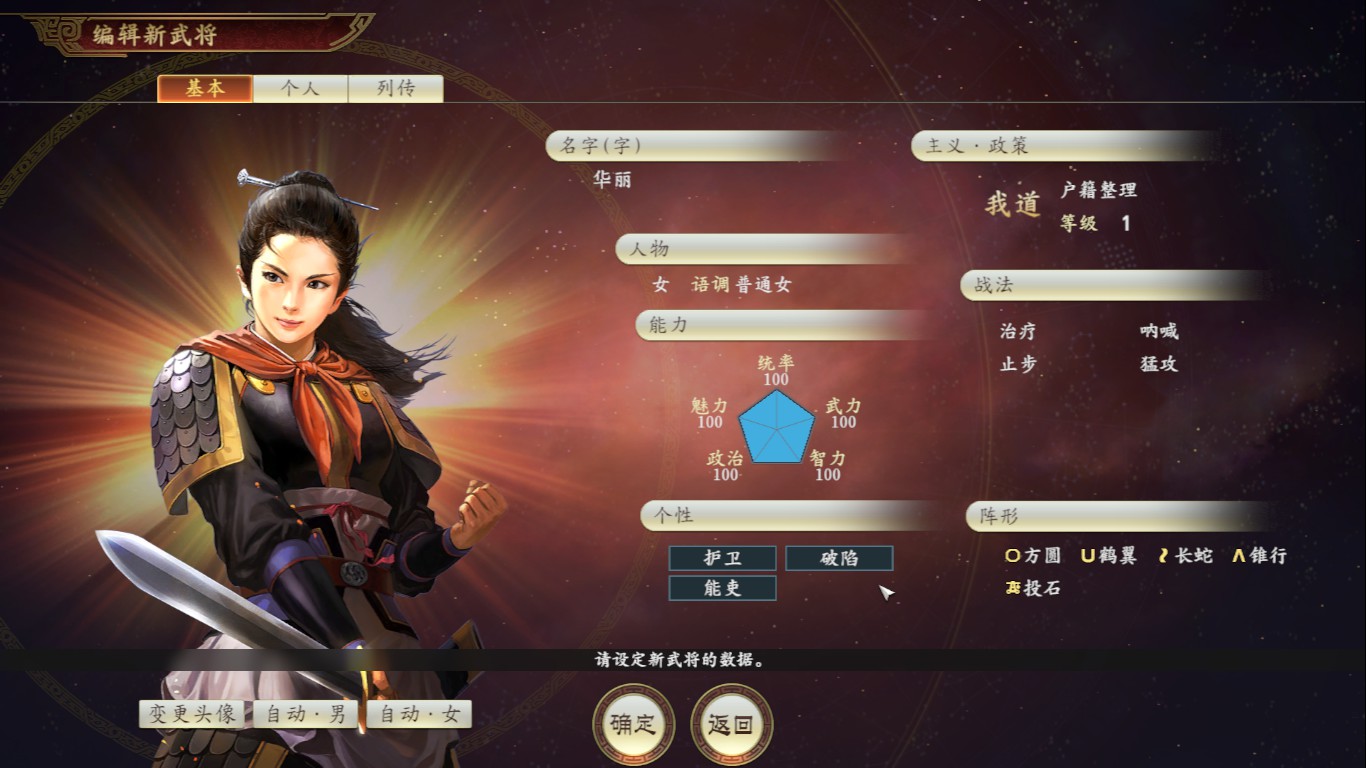The image size is (1366, 768).
Task: Toggle the 破陷 personality trait
Action: (839, 559)
